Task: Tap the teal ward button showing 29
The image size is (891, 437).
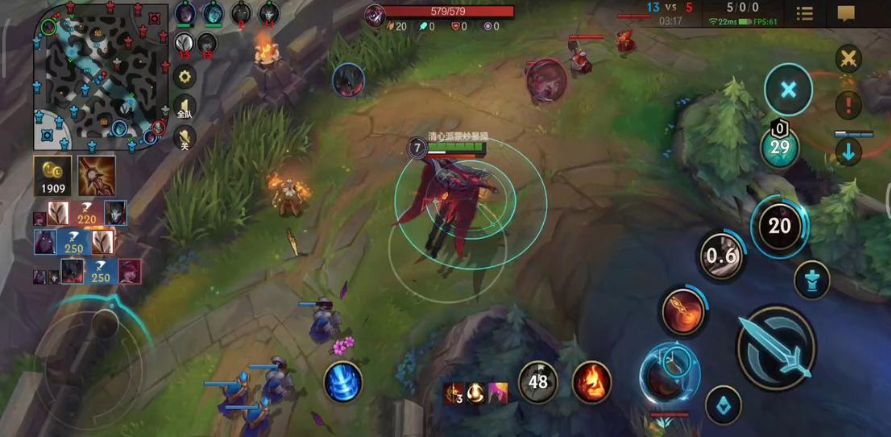Action: [x=779, y=148]
